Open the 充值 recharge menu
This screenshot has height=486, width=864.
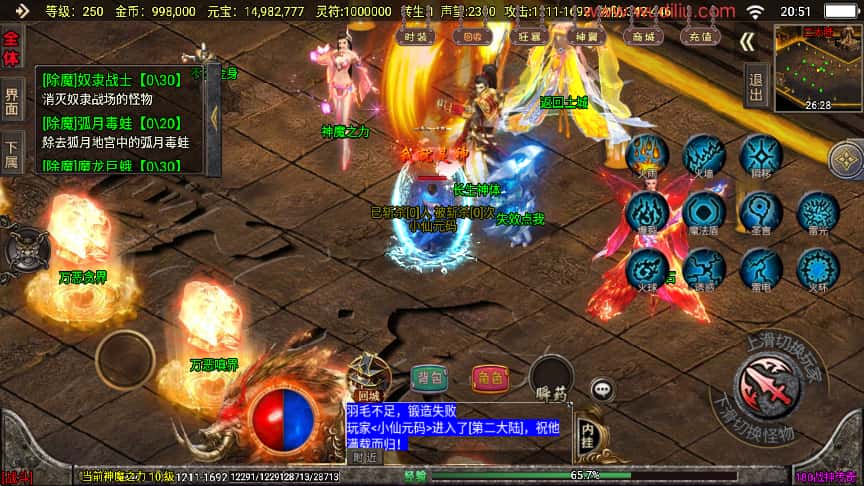pos(700,36)
